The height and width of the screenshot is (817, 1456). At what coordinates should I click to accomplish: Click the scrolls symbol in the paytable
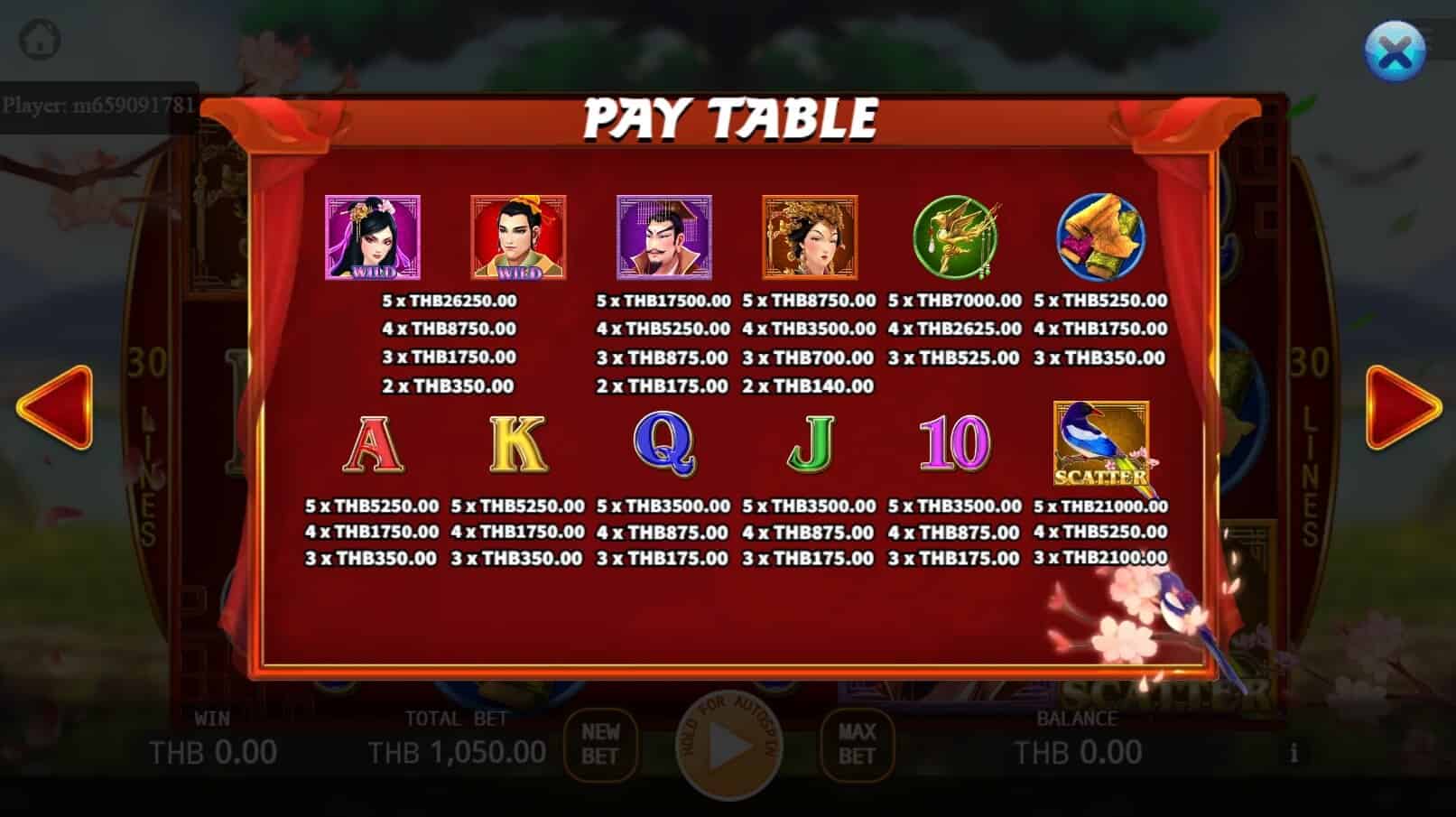[1100, 237]
